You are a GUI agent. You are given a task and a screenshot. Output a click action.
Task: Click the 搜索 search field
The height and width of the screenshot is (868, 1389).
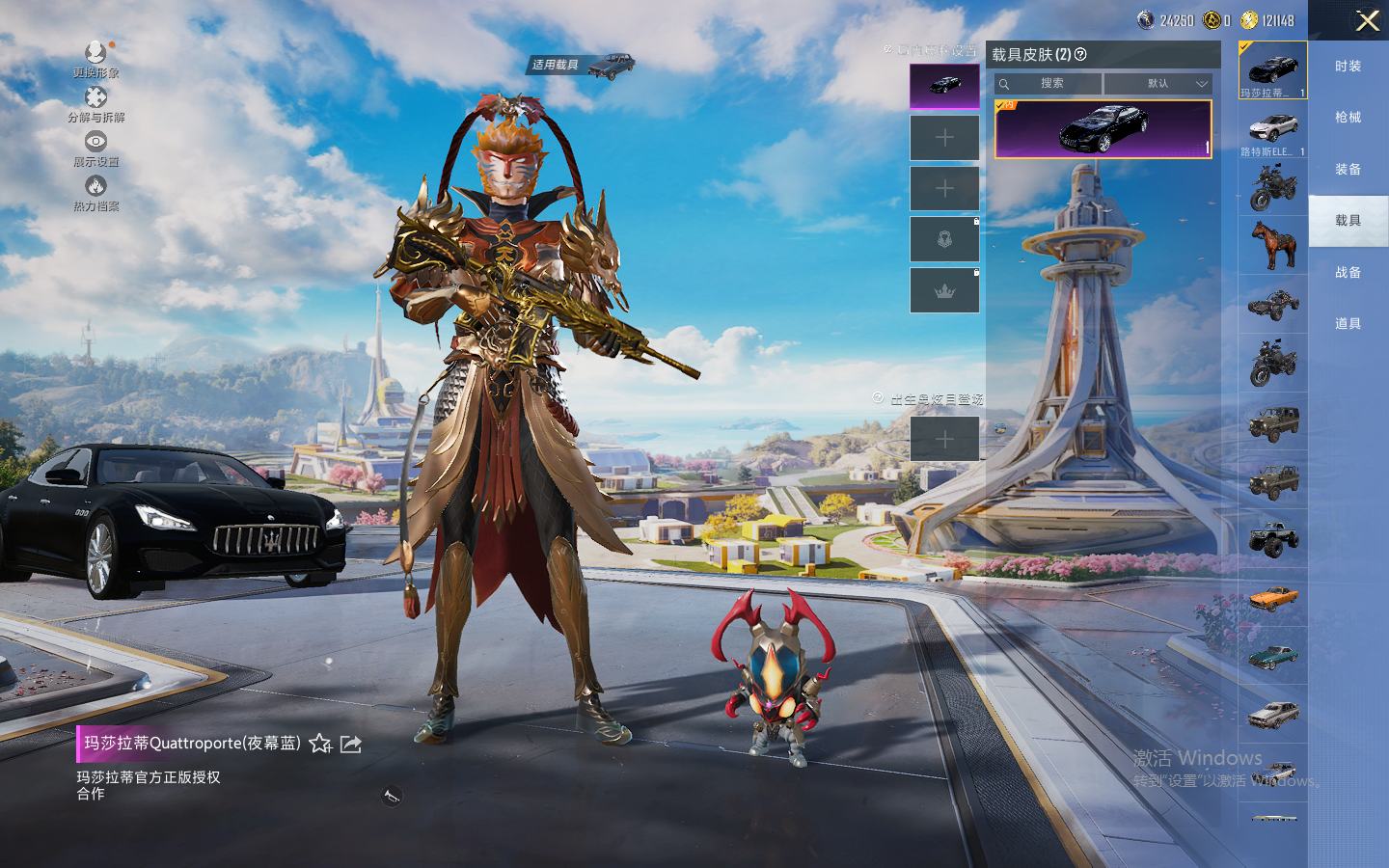1050,84
